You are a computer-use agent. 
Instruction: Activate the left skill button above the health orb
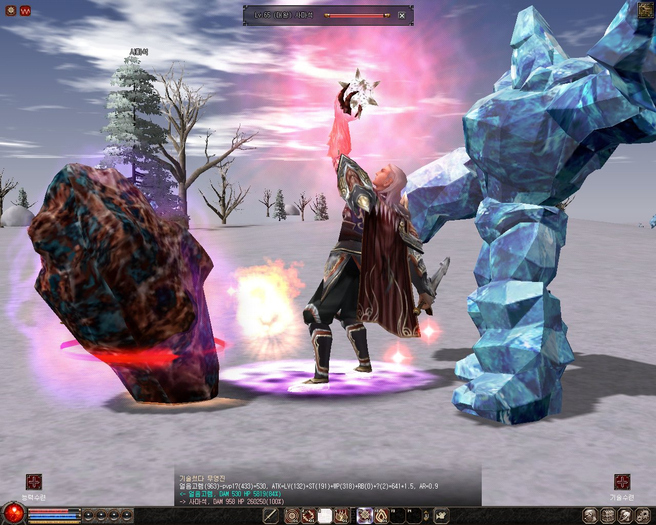tap(34, 482)
